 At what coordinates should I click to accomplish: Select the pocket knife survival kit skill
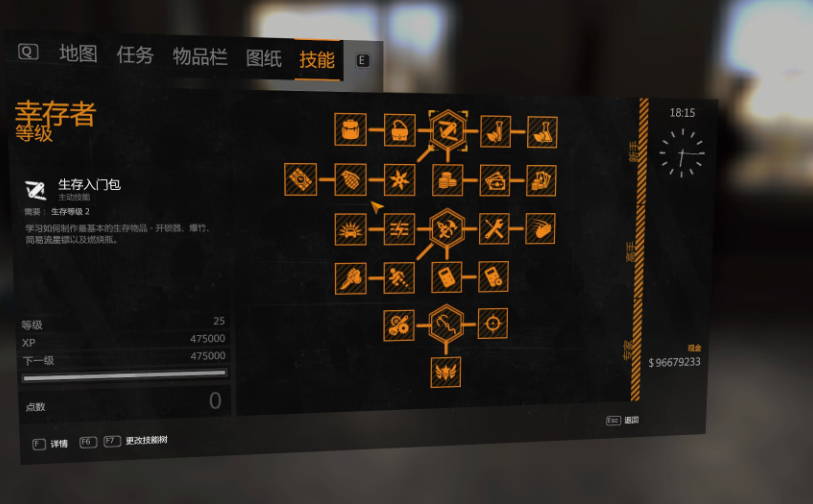(x=446, y=130)
